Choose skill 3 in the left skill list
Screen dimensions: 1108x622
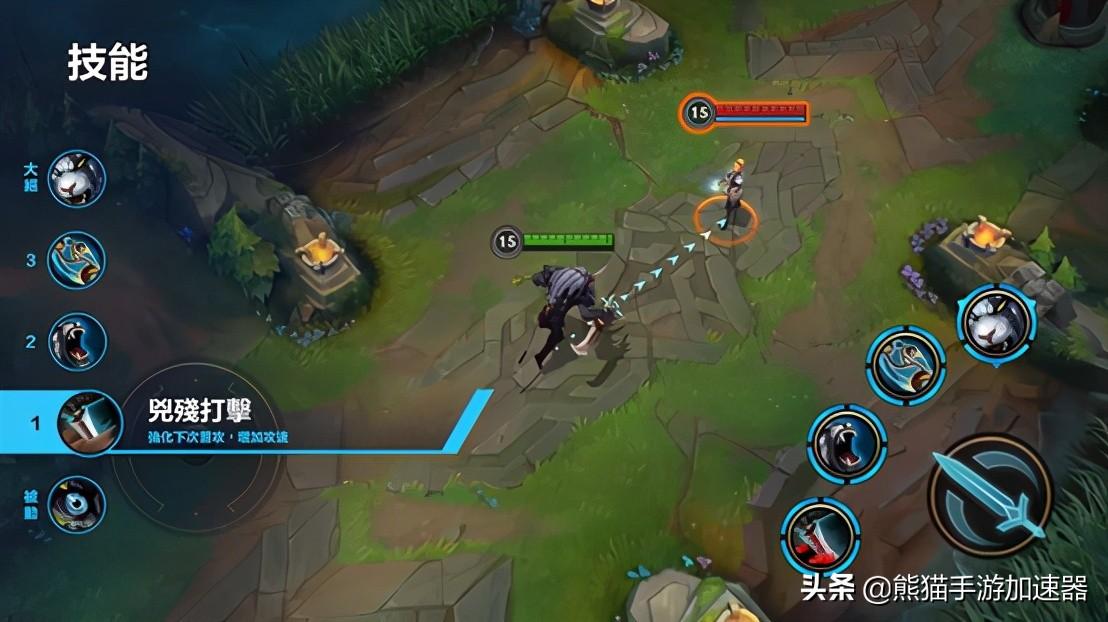click(x=76, y=260)
